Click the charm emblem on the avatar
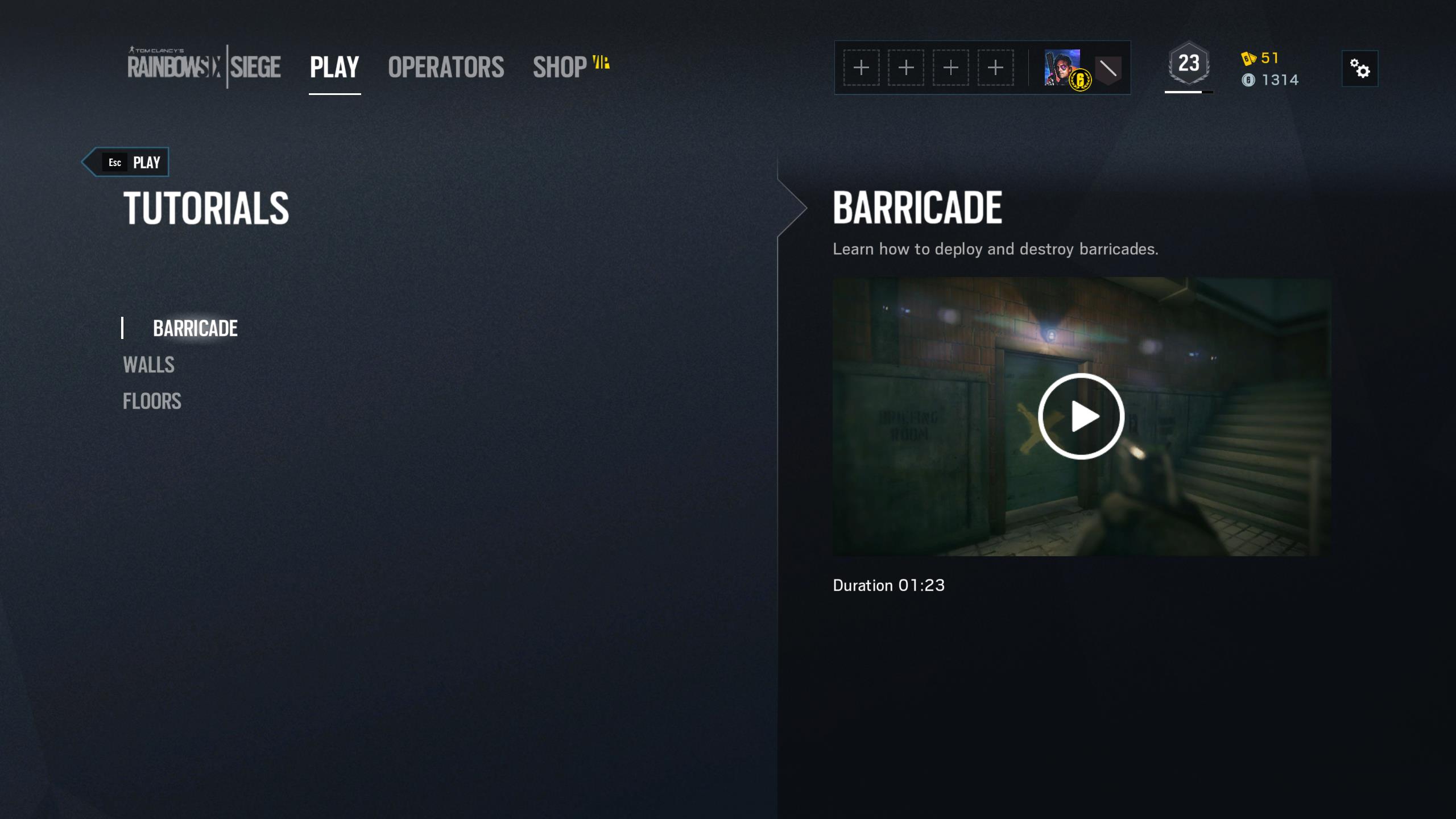 pyautogui.click(x=1081, y=80)
